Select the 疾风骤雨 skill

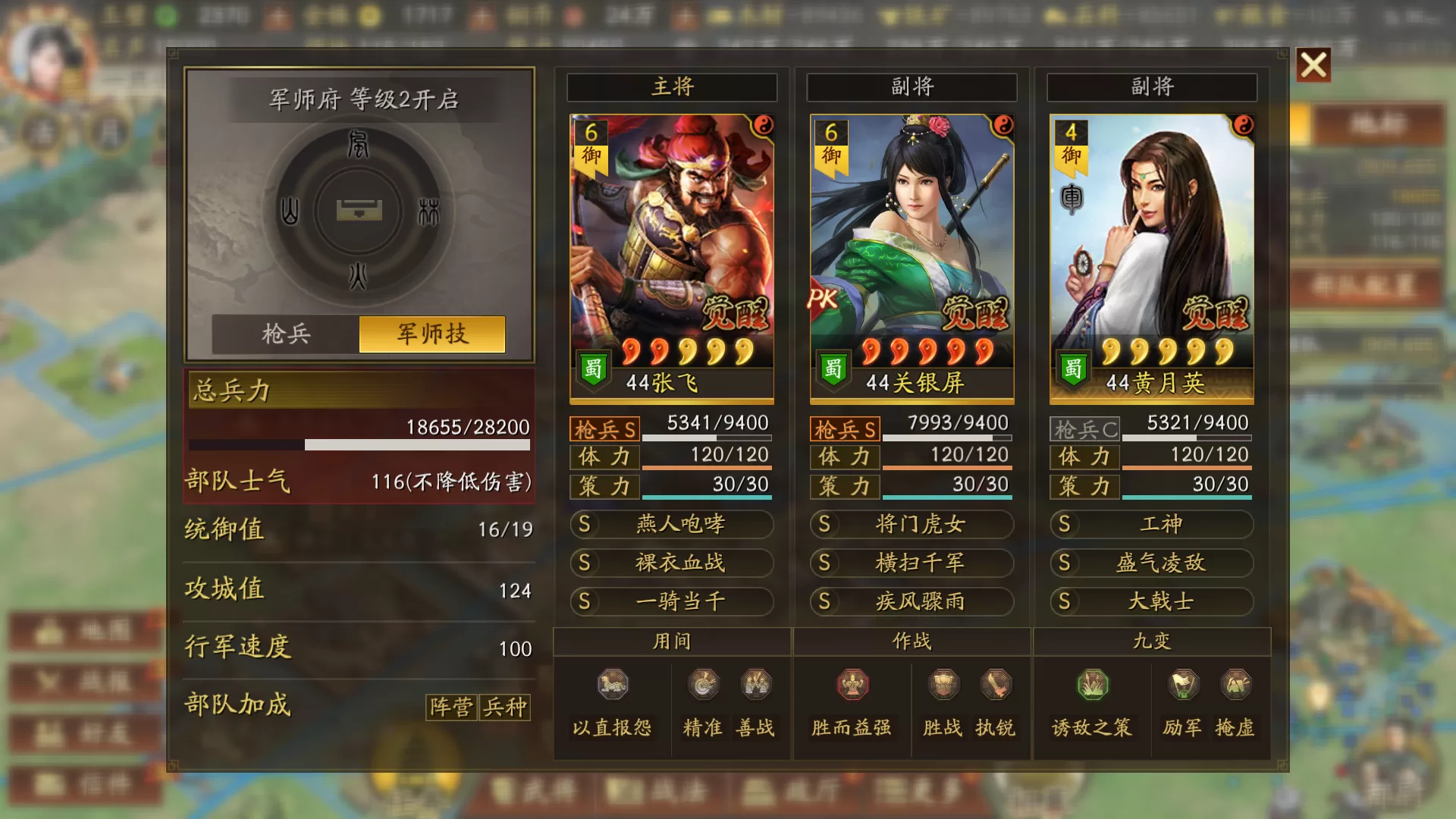pyautogui.click(x=912, y=601)
